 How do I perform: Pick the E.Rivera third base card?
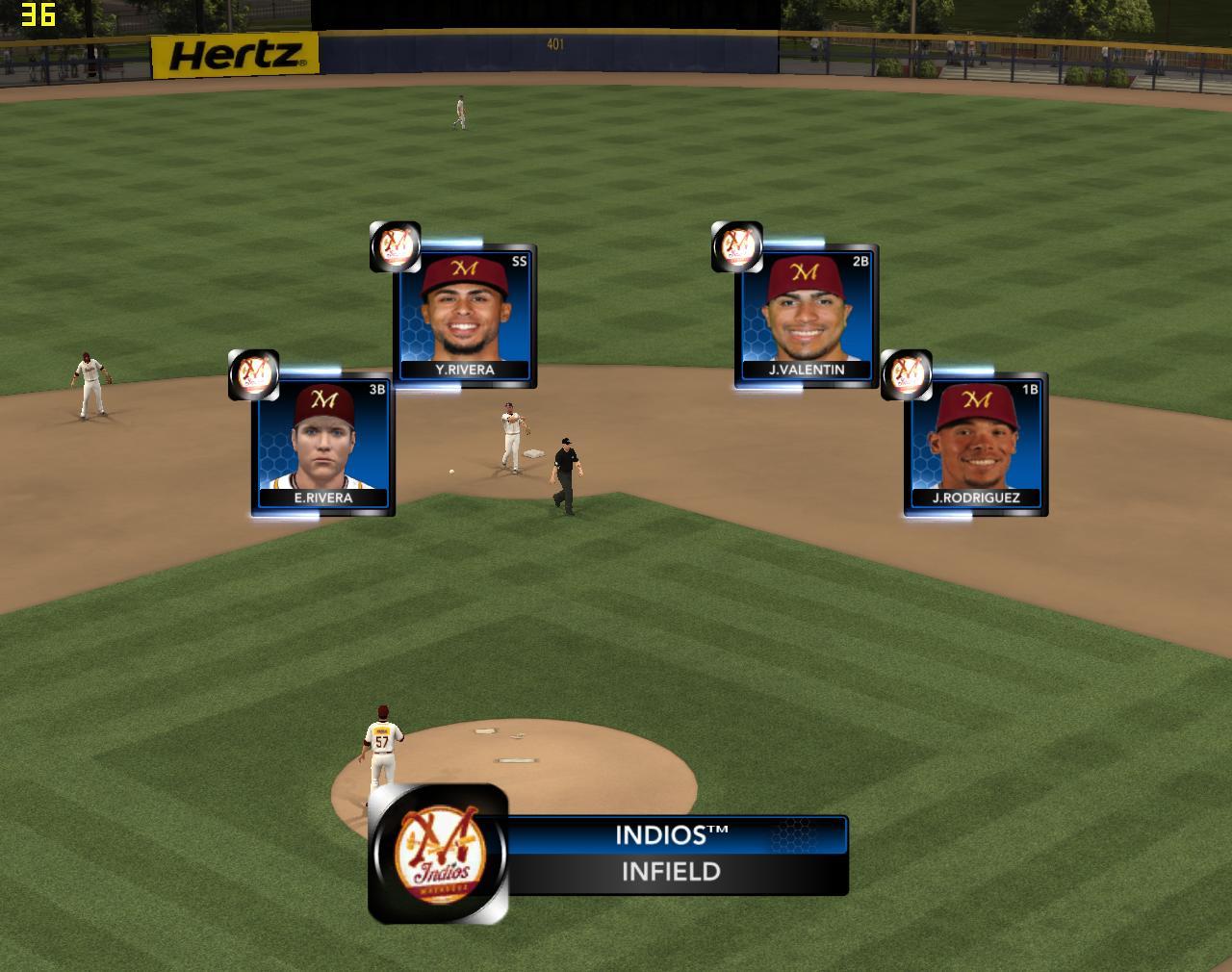[322, 445]
